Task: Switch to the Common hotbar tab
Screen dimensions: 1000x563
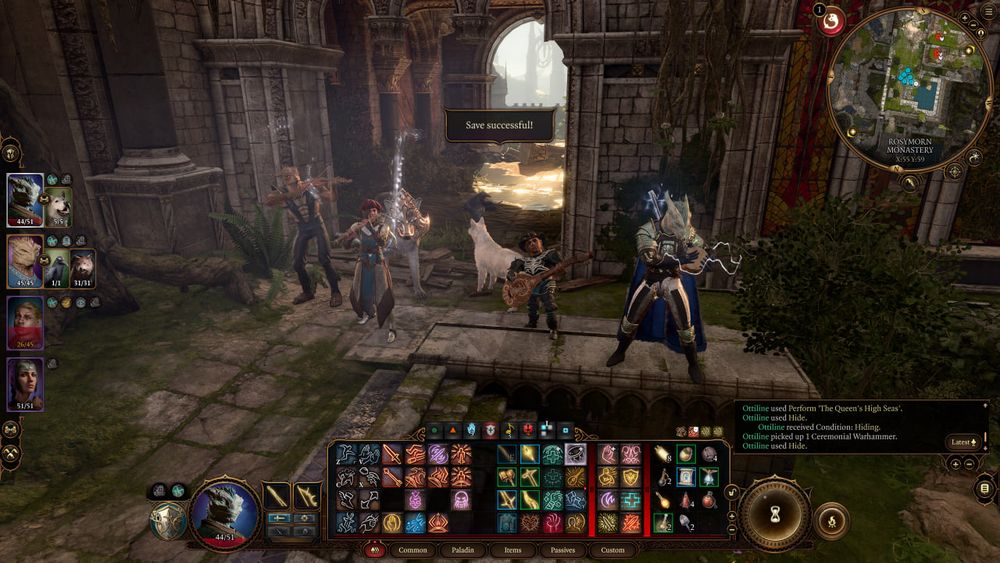Action: 412,550
